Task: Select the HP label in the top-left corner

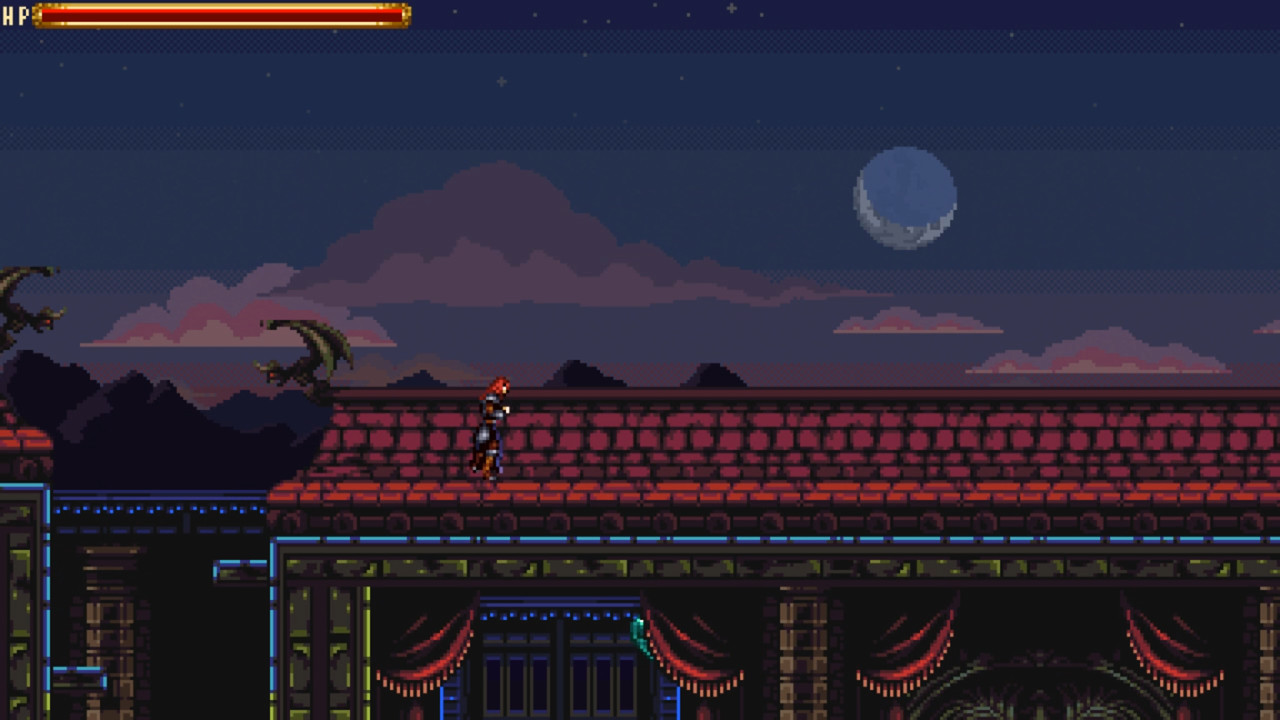Action: click(14, 15)
